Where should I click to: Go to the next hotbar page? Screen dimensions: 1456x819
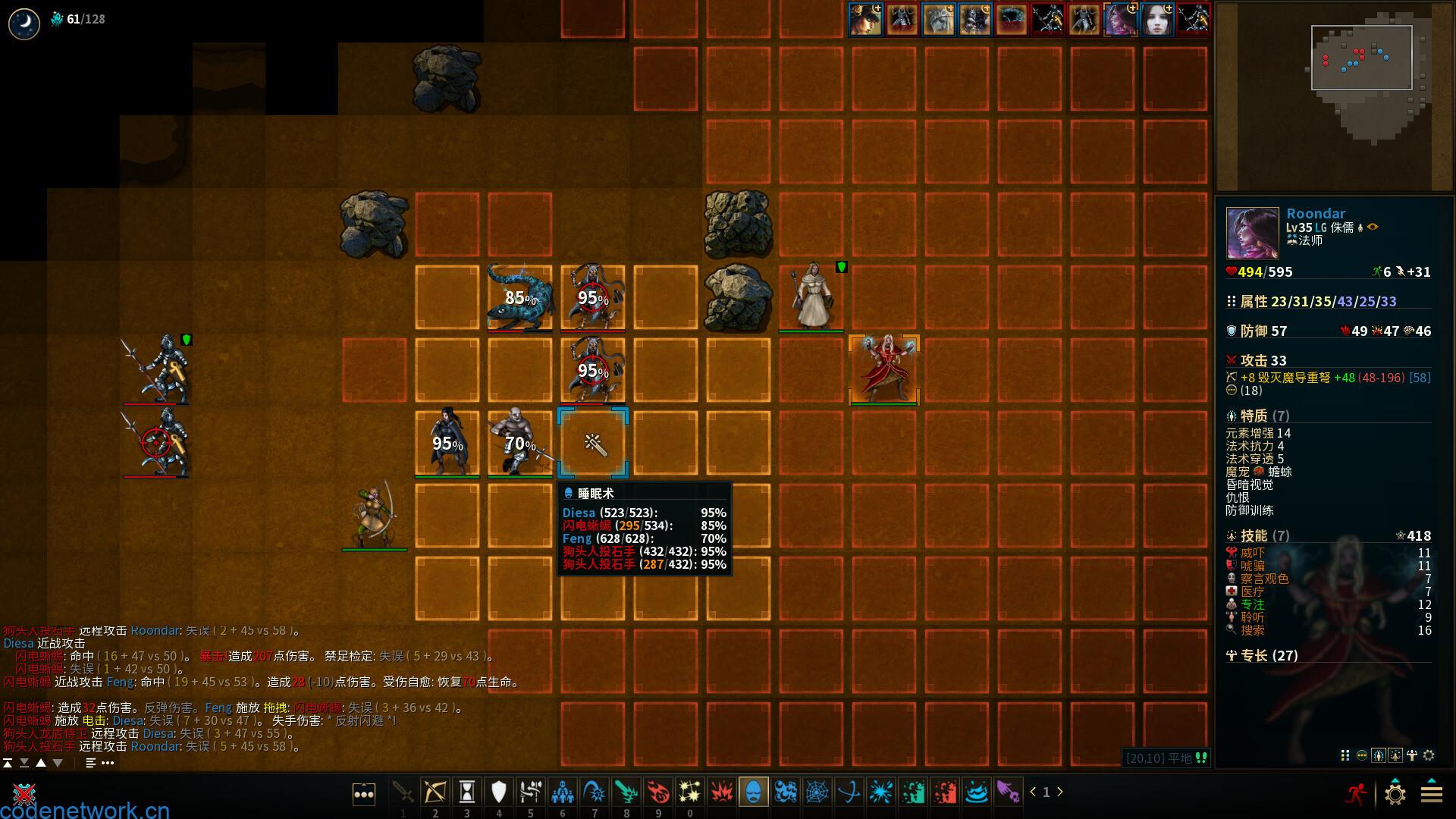[x=1060, y=792]
